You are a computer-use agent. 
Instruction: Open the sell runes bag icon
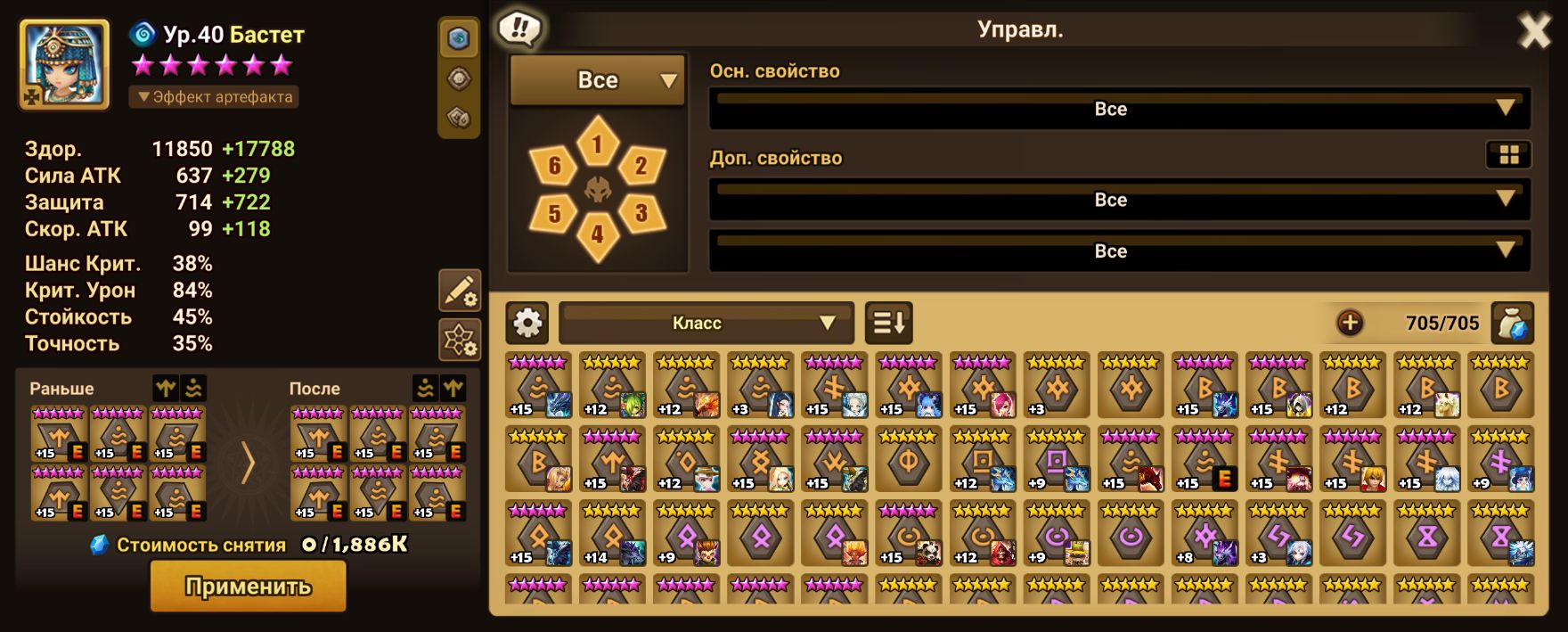pos(1512,323)
